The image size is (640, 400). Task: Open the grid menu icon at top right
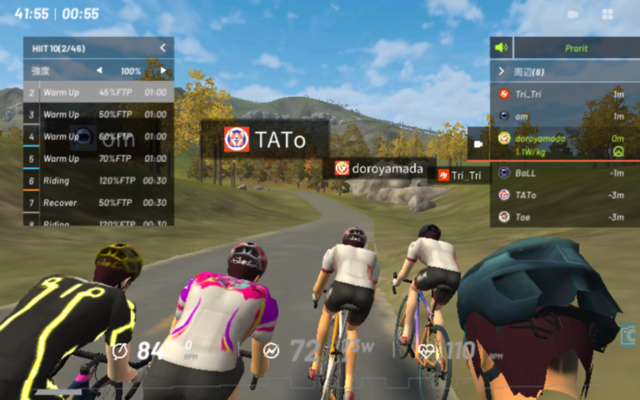coord(608,14)
